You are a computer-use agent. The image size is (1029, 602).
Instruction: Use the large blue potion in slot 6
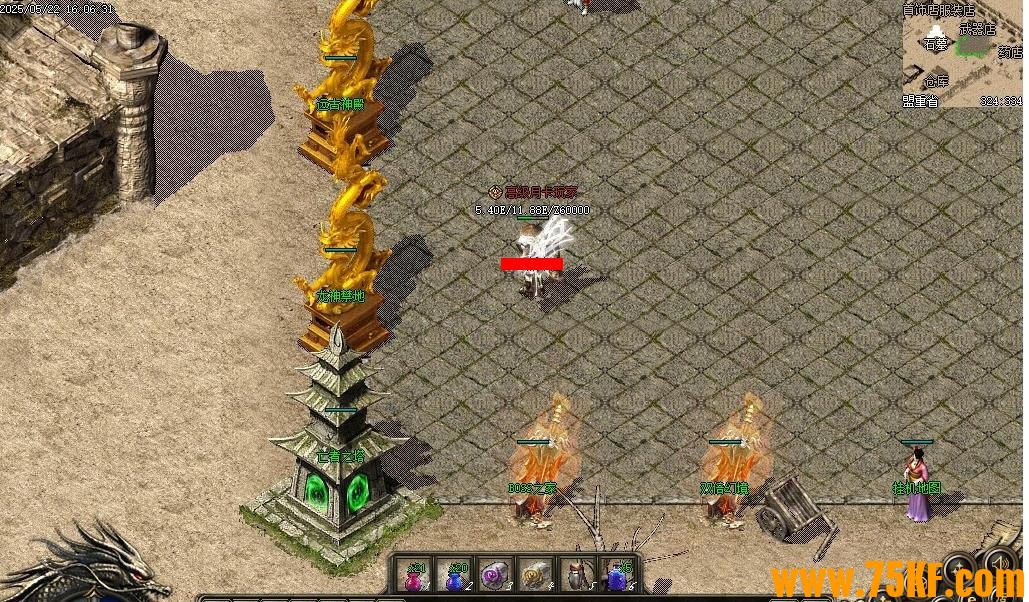pyautogui.click(x=618, y=576)
